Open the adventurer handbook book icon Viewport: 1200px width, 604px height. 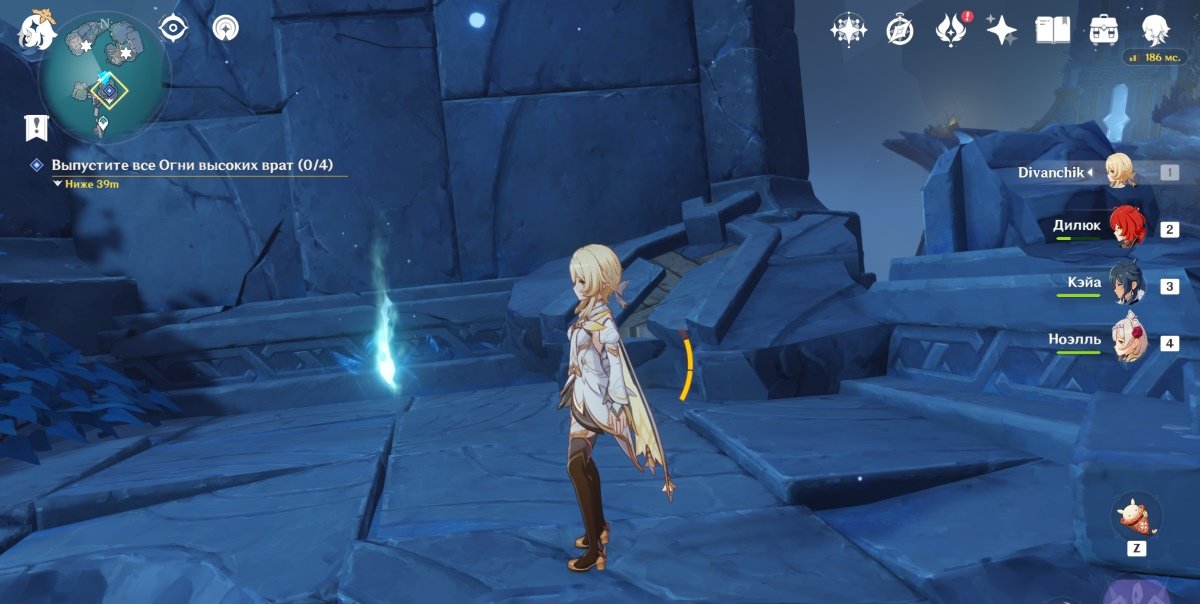1052,30
